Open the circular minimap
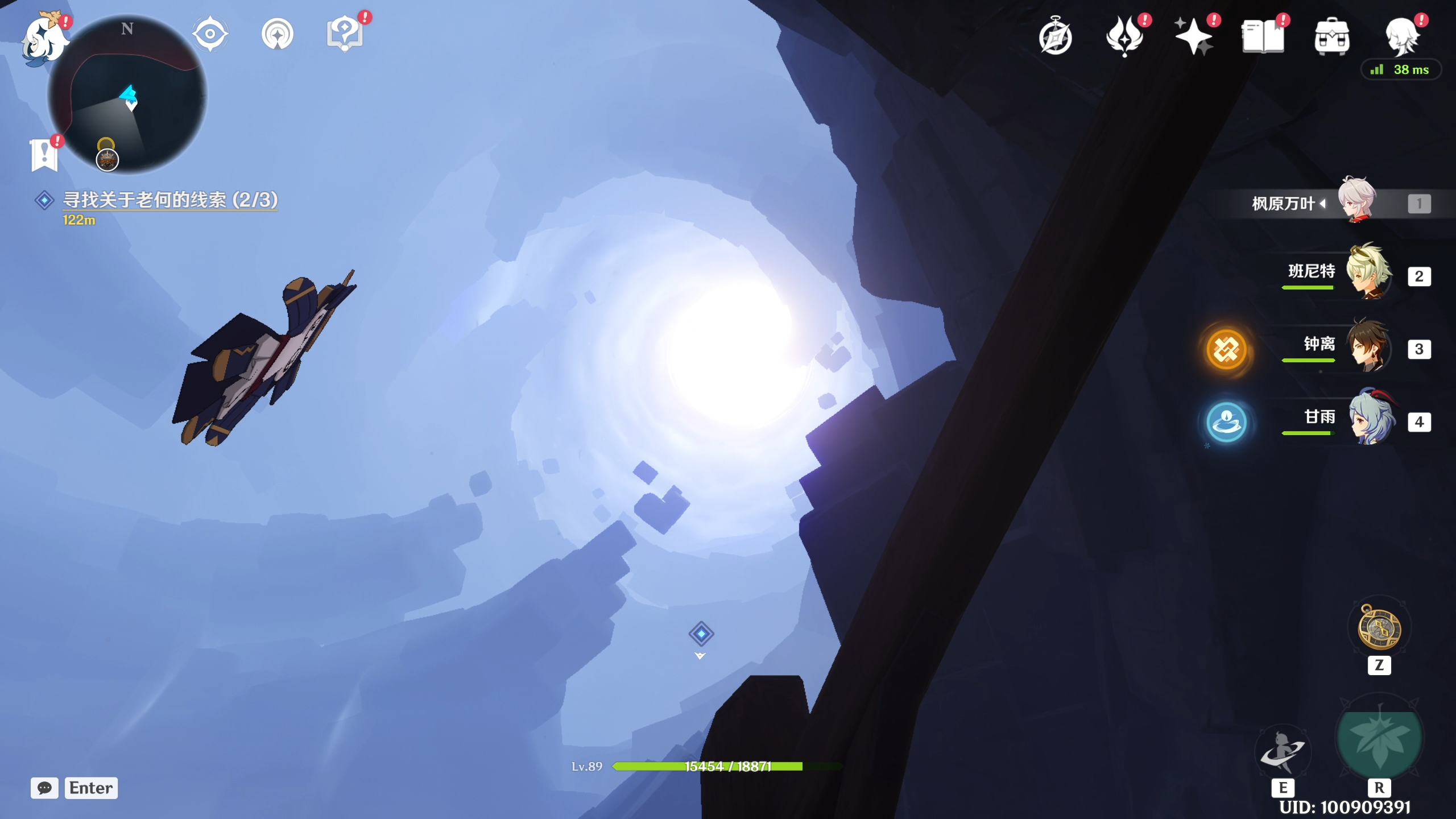1456x819 pixels. [x=128, y=94]
